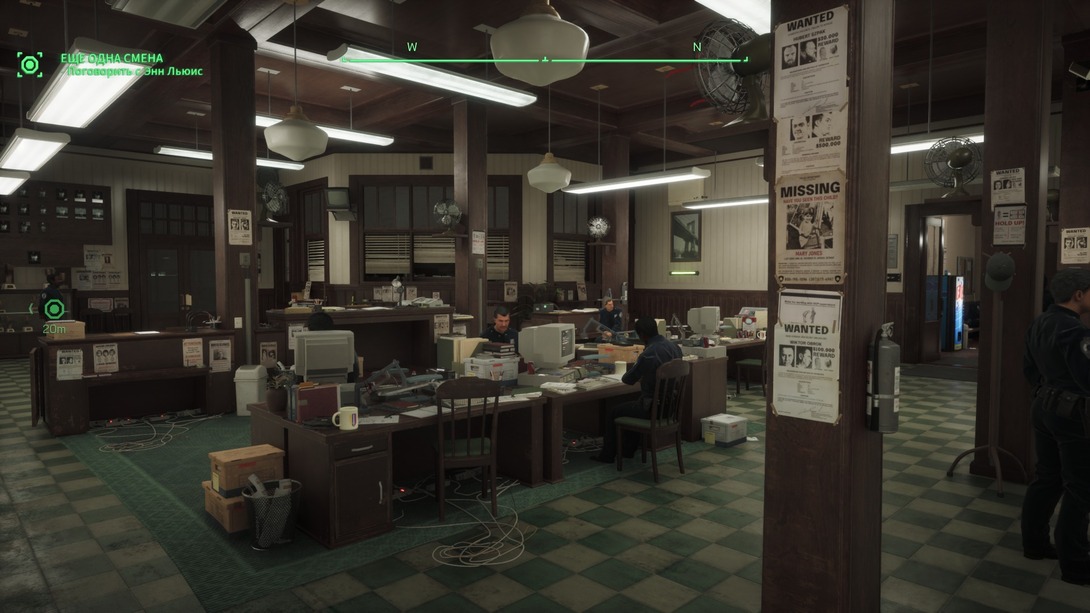Viewport: 1090px width, 613px height.
Task: Select the "ЕЩЕ ОДНА СМЕНА" quest title
Action: tap(111, 58)
